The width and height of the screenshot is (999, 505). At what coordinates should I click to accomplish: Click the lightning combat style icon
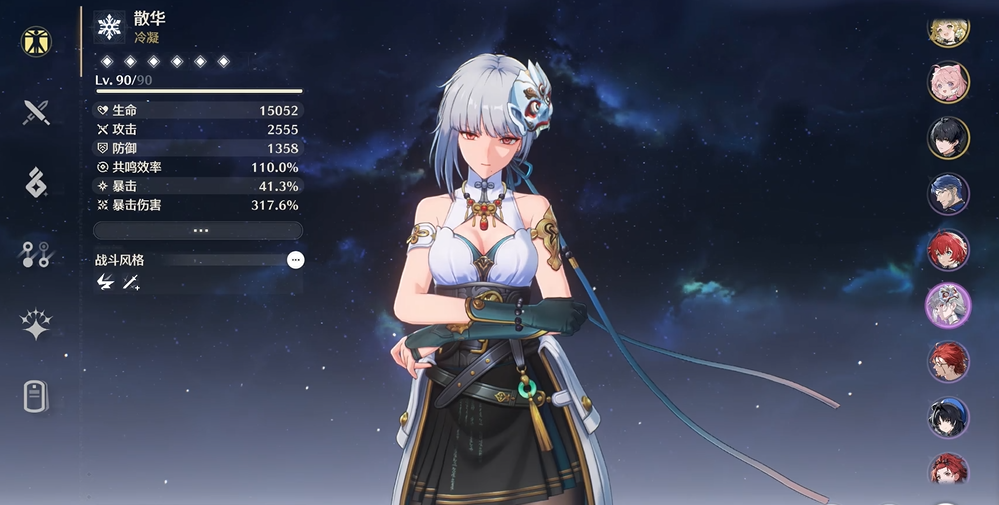click(x=105, y=283)
